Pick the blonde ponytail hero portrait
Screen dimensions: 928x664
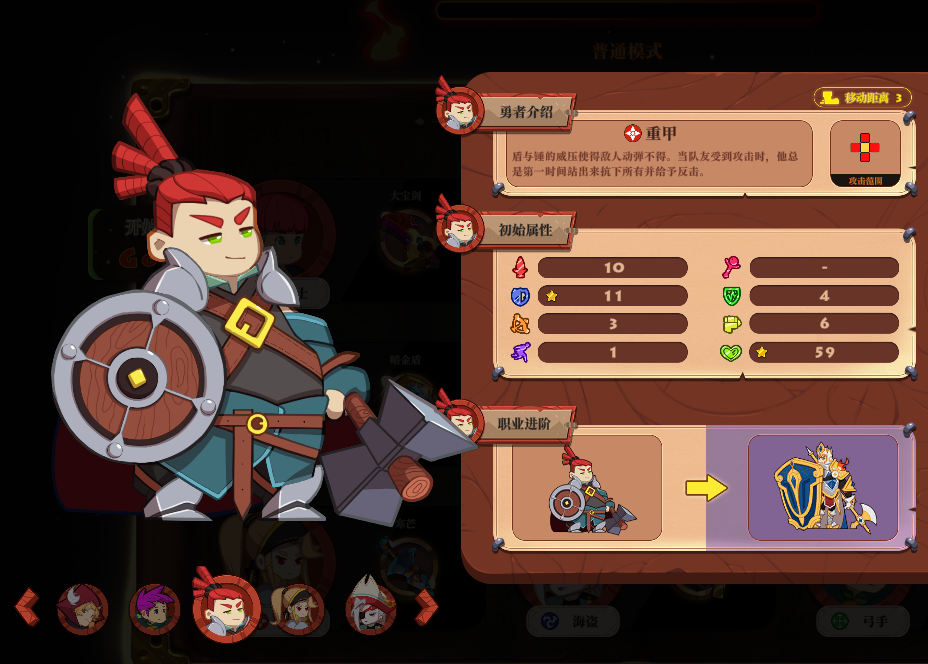[299, 609]
